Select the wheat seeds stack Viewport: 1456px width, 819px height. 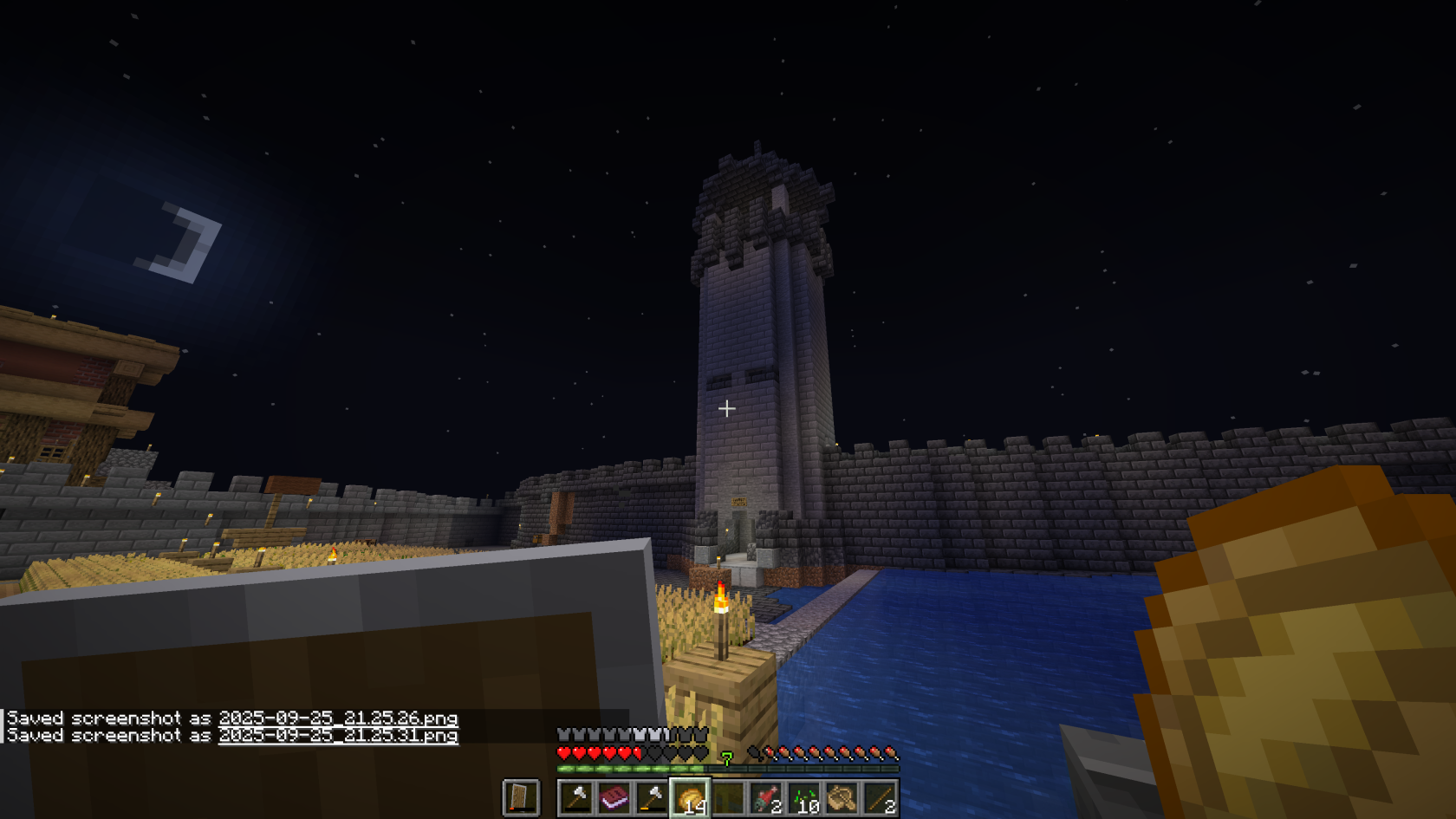pyautogui.click(x=805, y=798)
